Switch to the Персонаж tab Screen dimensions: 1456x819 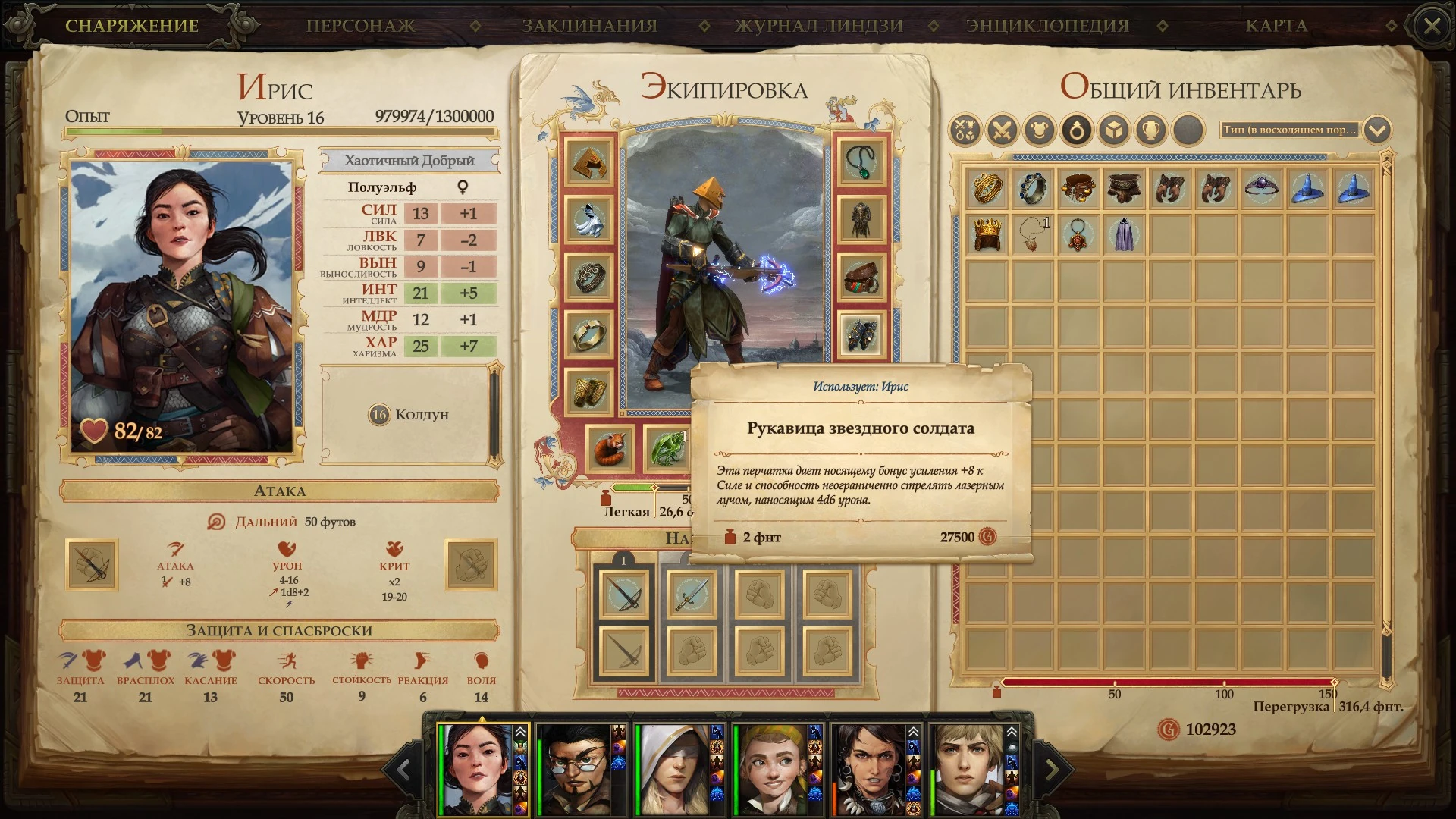(x=360, y=26)
